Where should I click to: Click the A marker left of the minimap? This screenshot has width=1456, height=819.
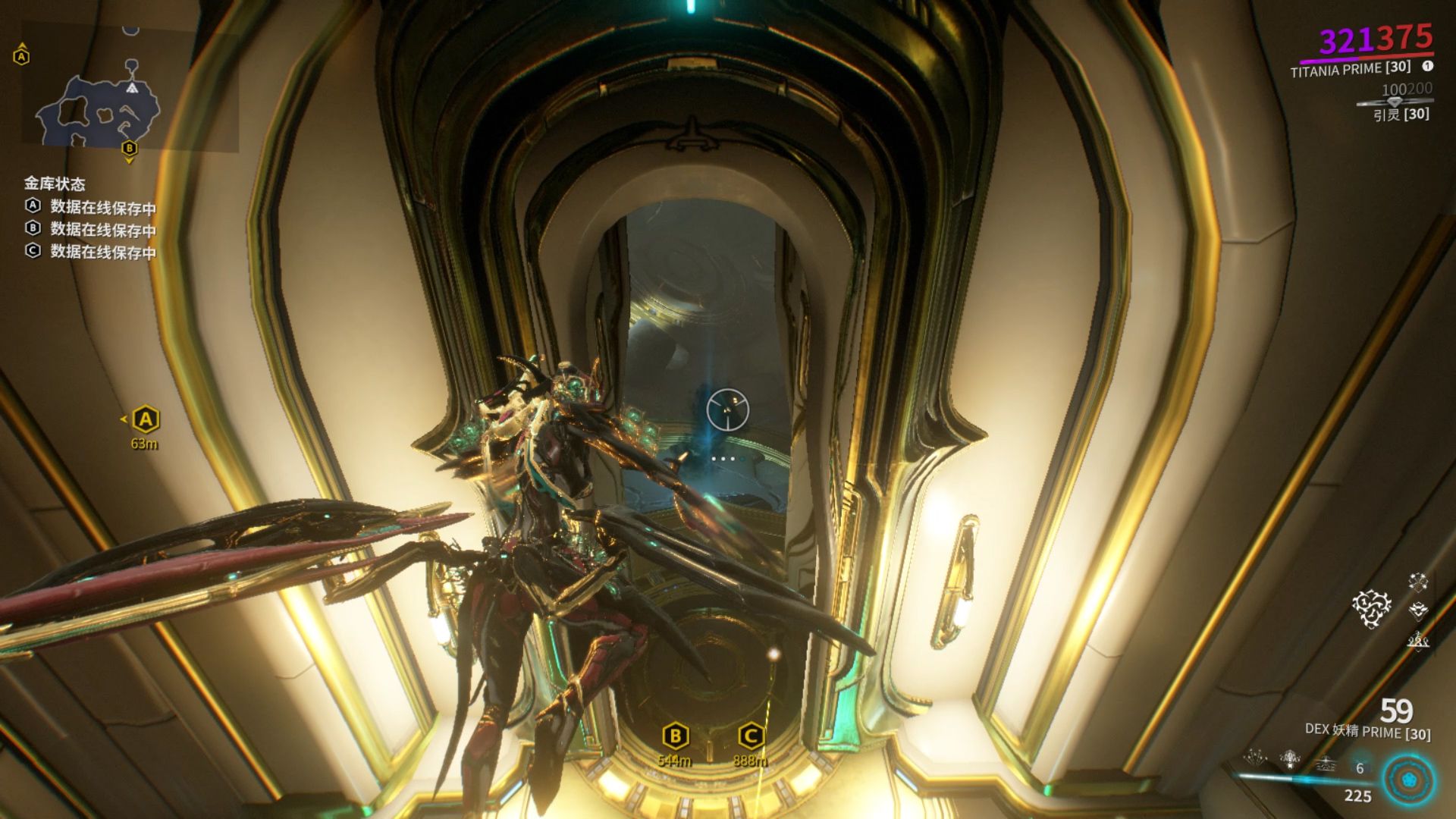pyautogui.click(x=21, y=57)
